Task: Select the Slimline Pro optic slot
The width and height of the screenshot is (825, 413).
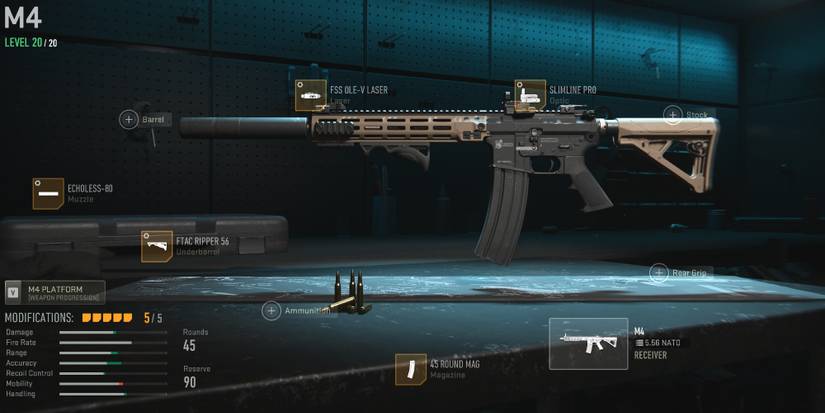Action: [x=530, y=96]
